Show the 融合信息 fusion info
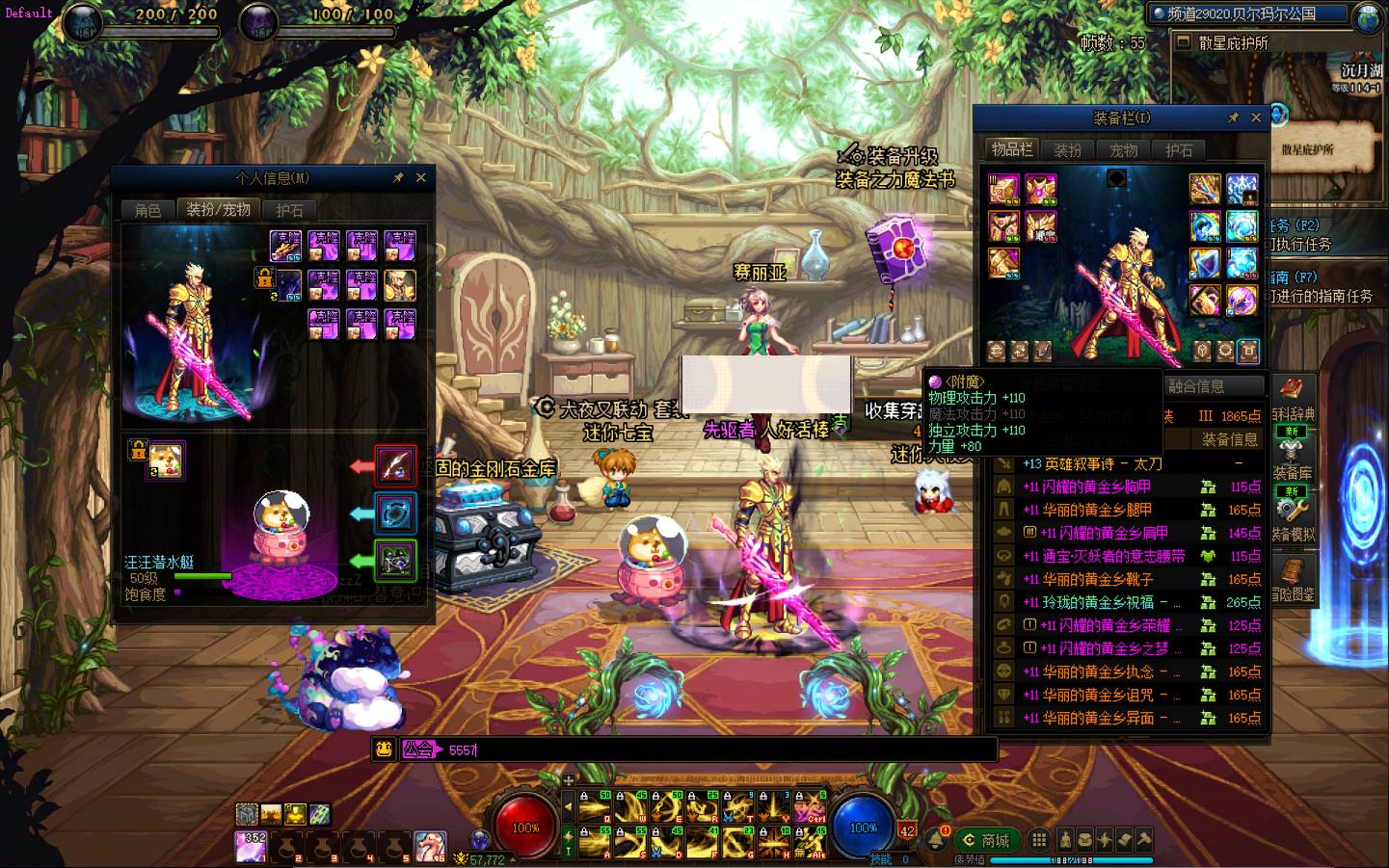 (x=1196, y=386)
